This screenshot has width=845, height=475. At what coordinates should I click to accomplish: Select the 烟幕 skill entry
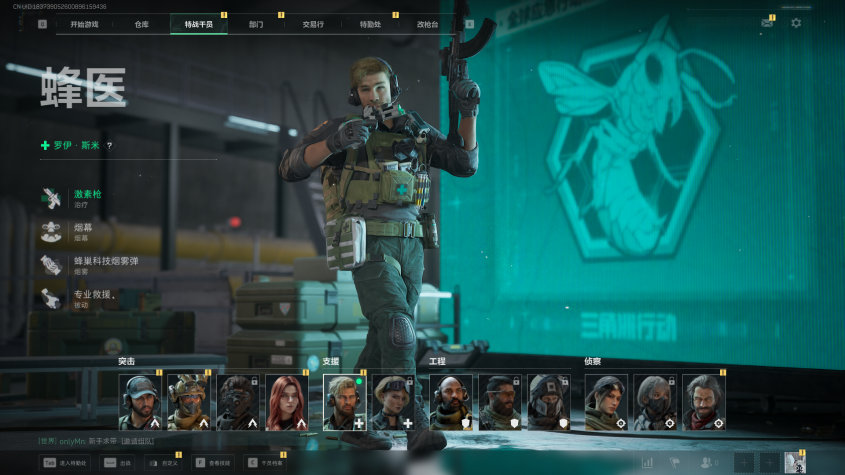82,231
